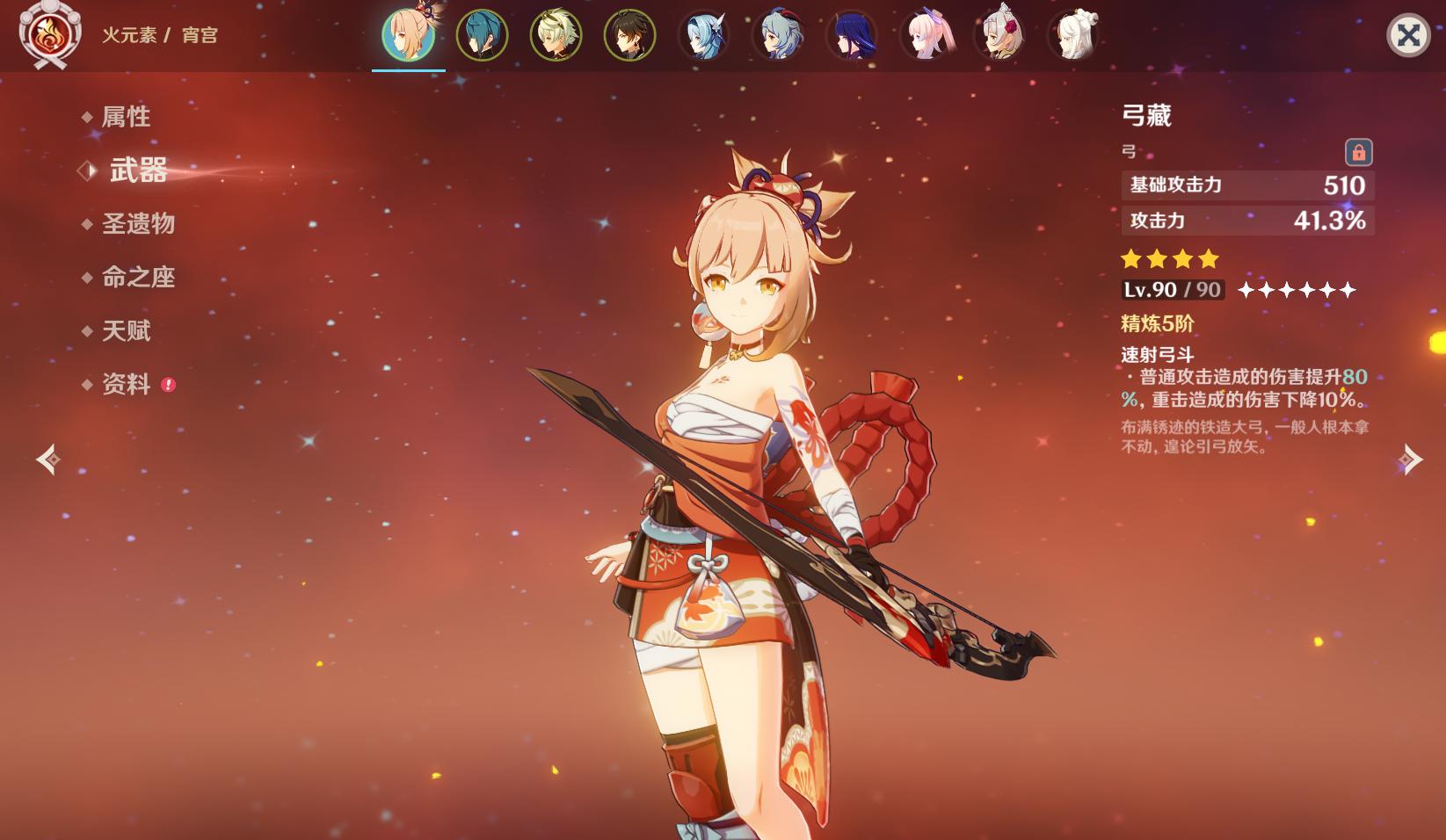Toggle the weapon lock icon

pyautogui.click(x=1358, y=152)
